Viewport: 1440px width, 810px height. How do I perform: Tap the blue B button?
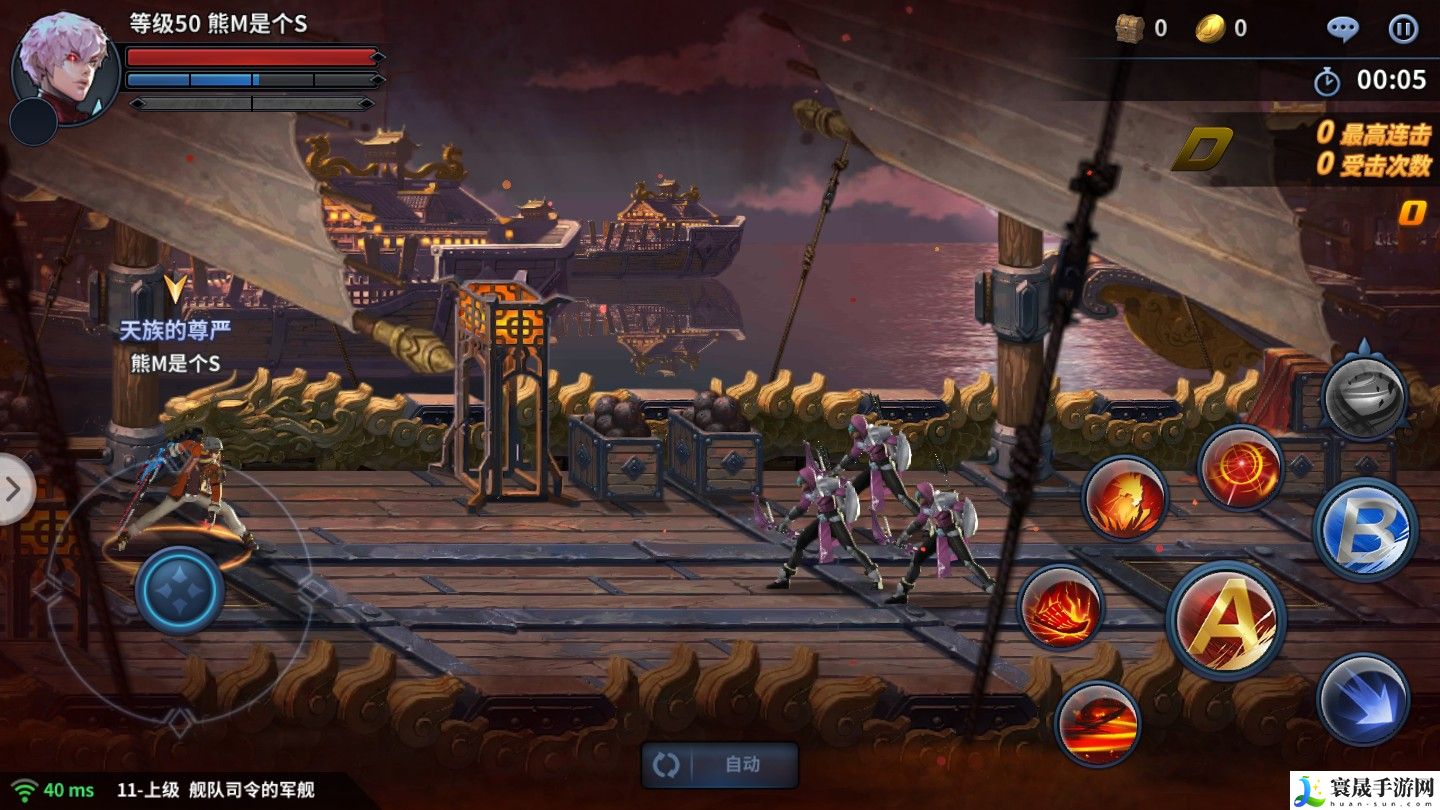coord(1365,529)
